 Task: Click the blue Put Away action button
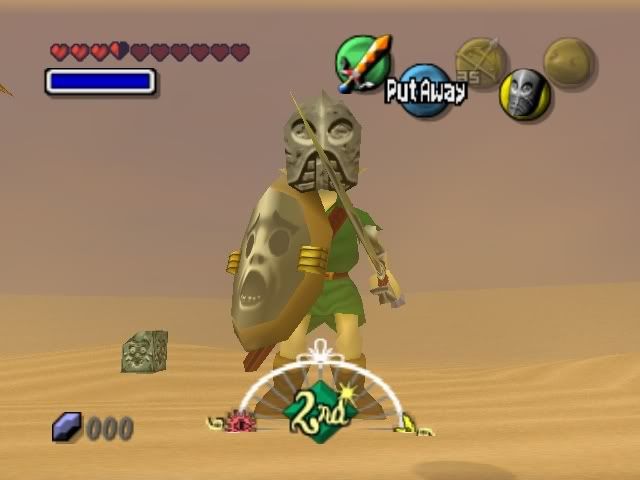tap(424, 91)
